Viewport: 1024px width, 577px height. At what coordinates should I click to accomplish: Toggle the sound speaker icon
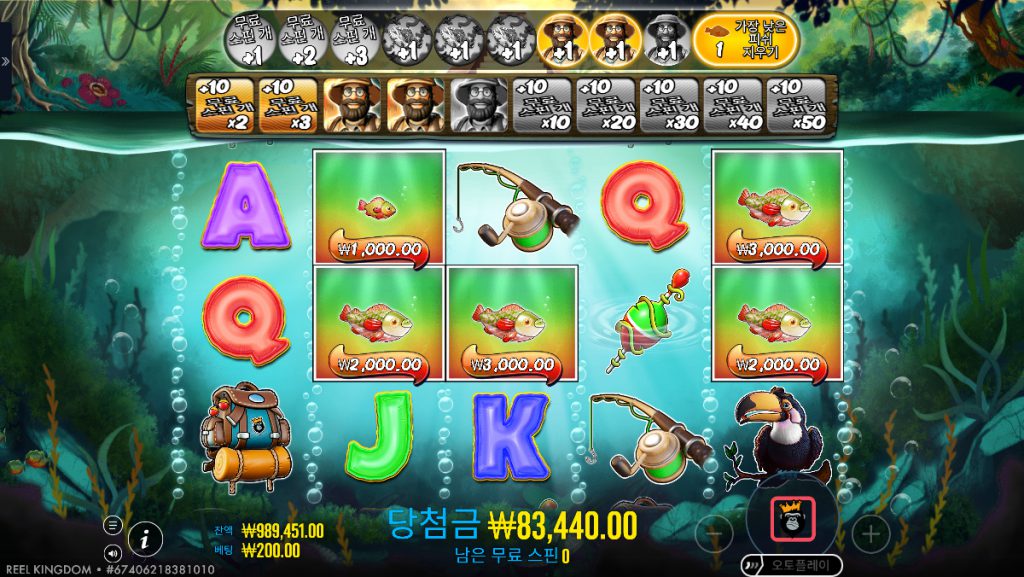coord(113,551)
